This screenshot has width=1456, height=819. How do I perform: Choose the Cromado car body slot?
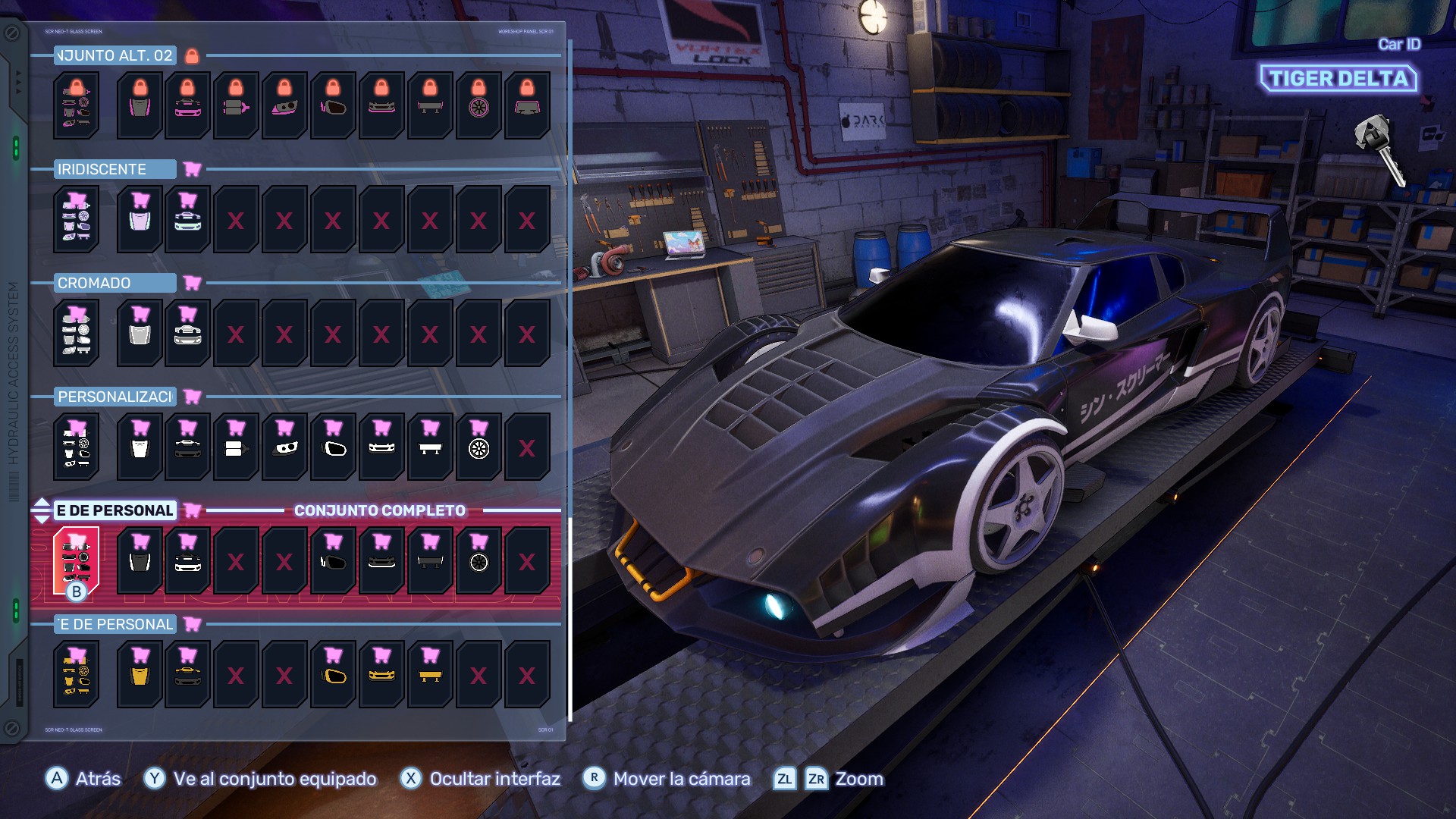click(188, 333)
